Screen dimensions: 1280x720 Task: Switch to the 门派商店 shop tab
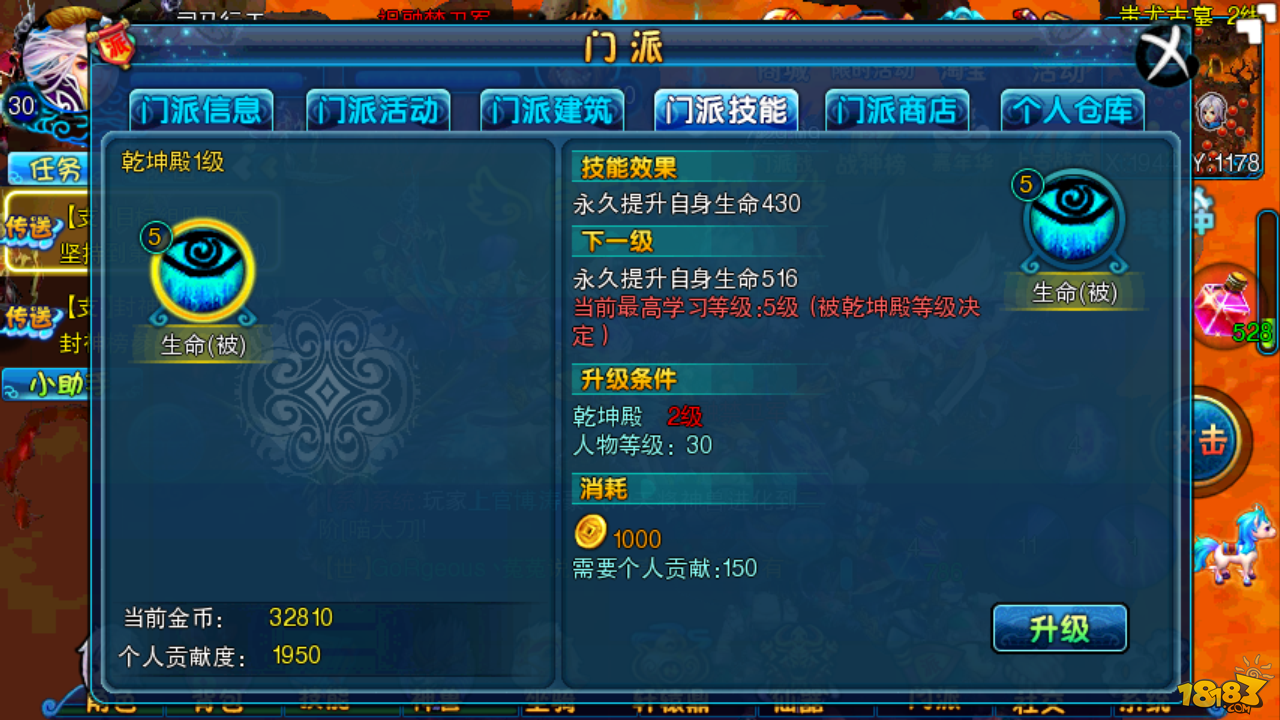click(x=898, y=110)
